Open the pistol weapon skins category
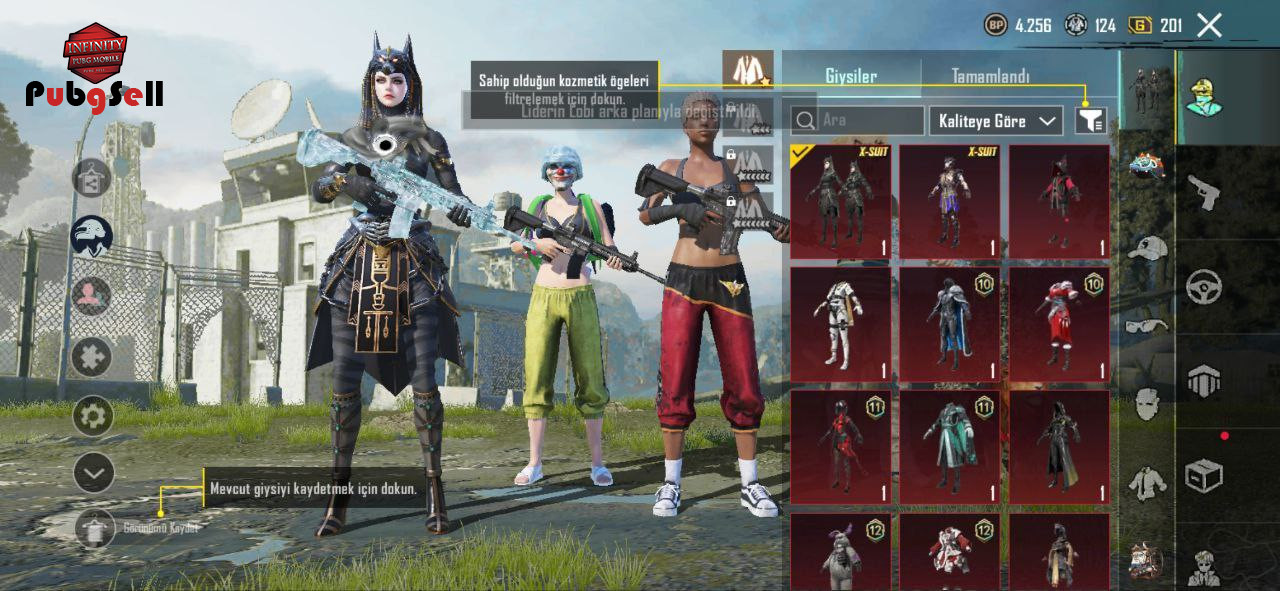This screenshot has width=1280, height=591. pos(1203,192)
